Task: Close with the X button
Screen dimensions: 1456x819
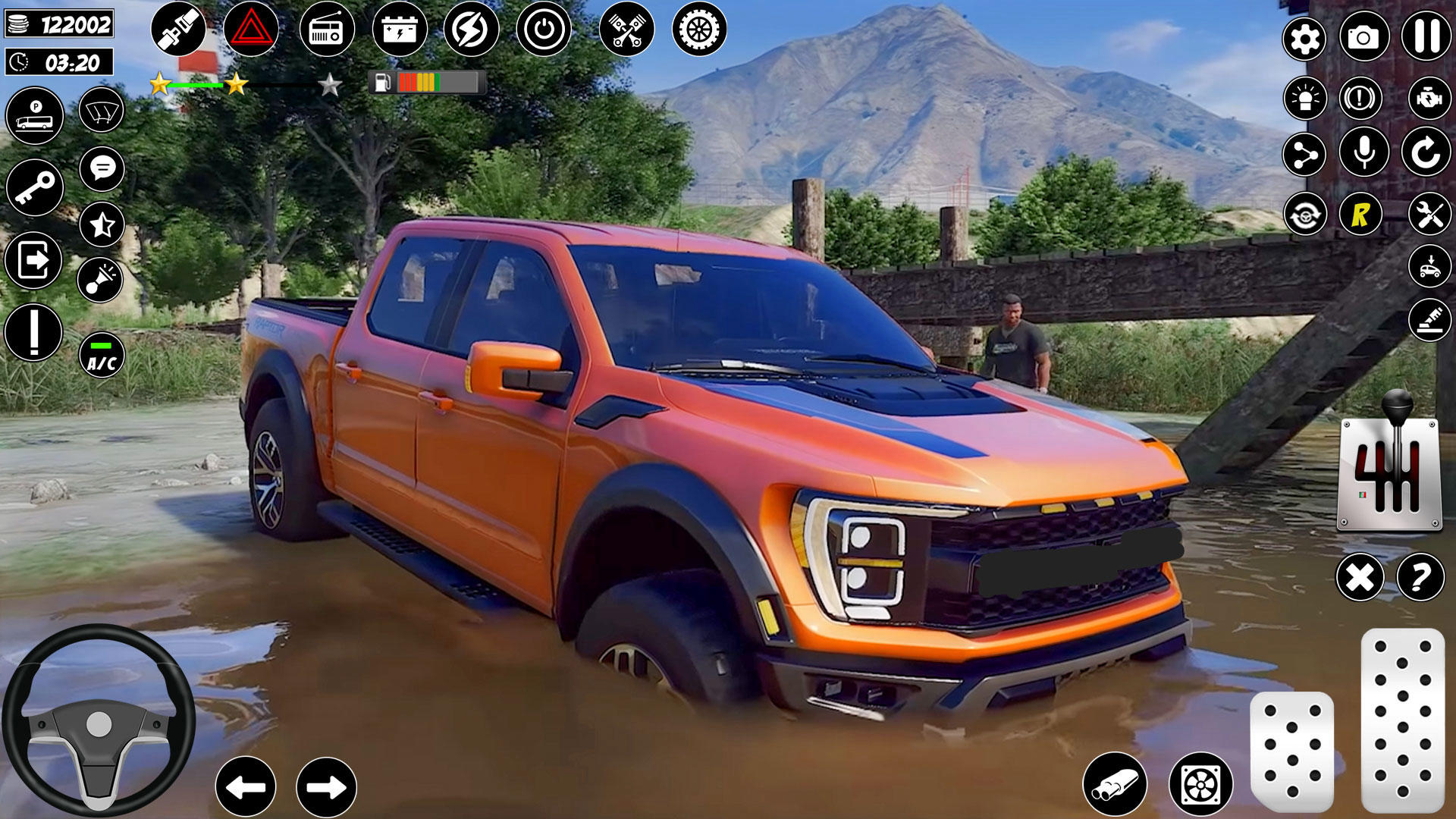Action: 1360,578
